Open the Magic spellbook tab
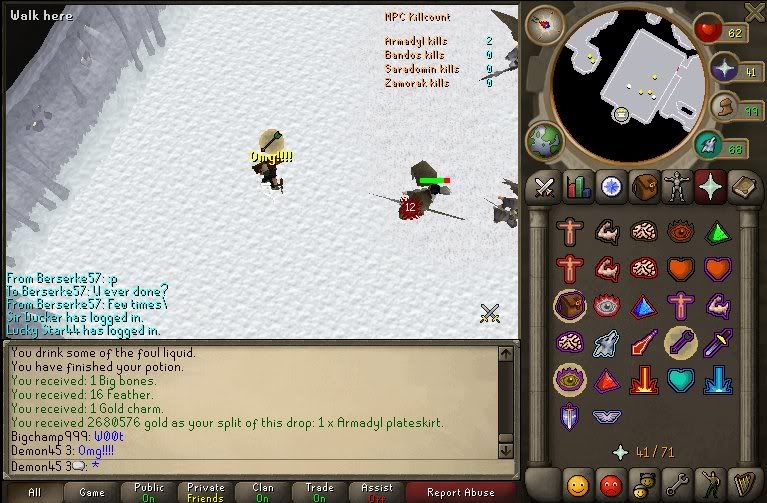This screenshot has width=767, height=503. coord(745,186)
